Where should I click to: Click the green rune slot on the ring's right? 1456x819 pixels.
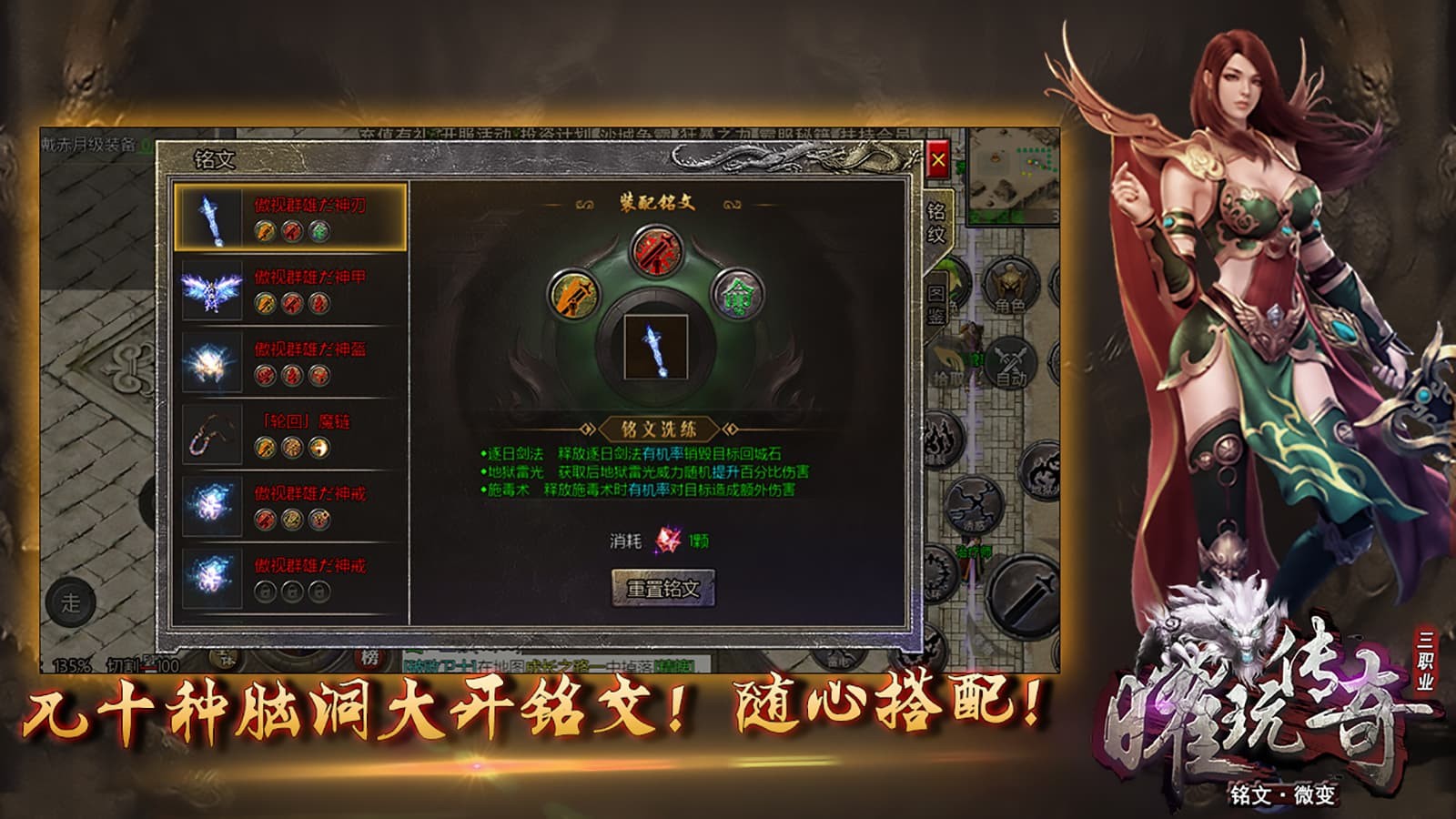tap(739, 296)
